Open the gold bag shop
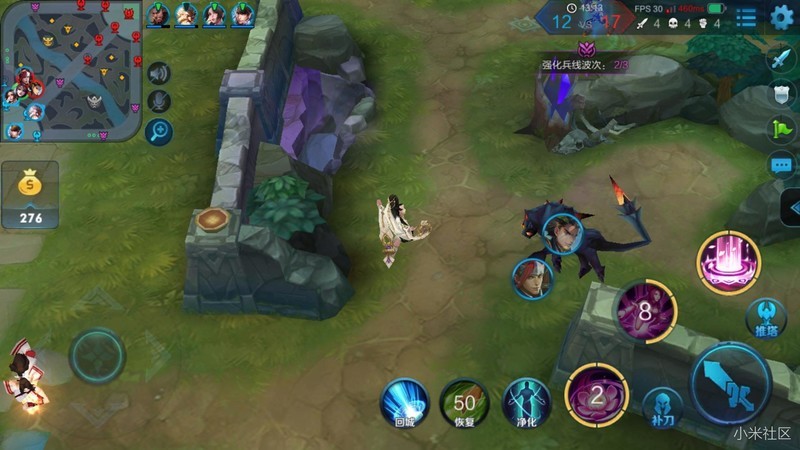 point(31,193)
